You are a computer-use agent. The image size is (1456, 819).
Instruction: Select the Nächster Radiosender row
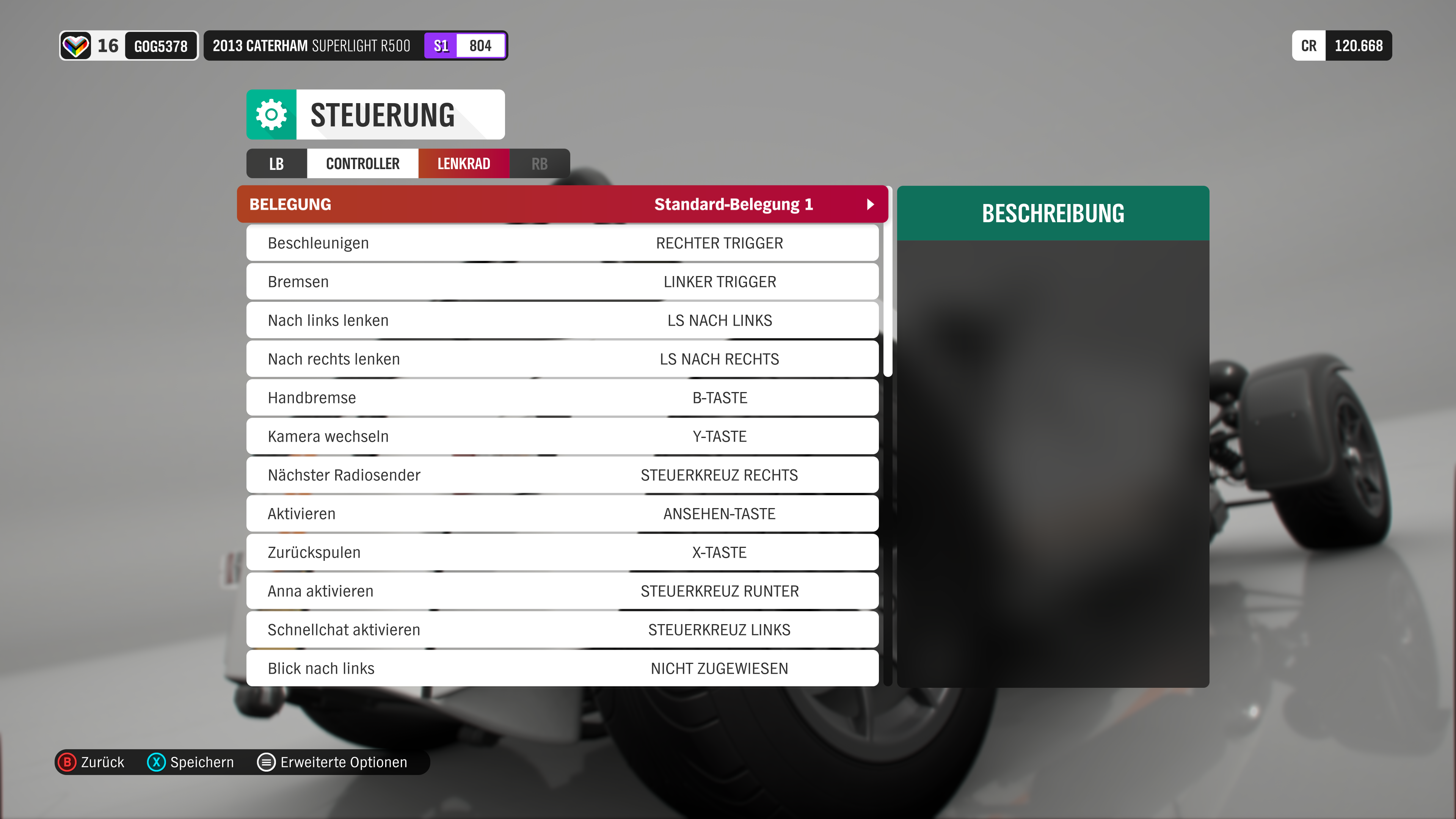pyautogui.click(x=562, y=475)
